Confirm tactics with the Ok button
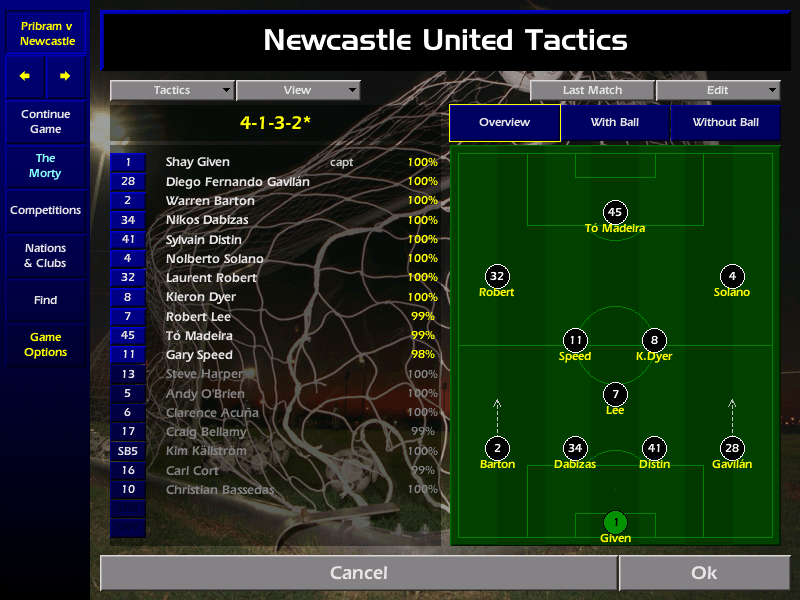The image size is (800, 600). [x=704, y=573]
